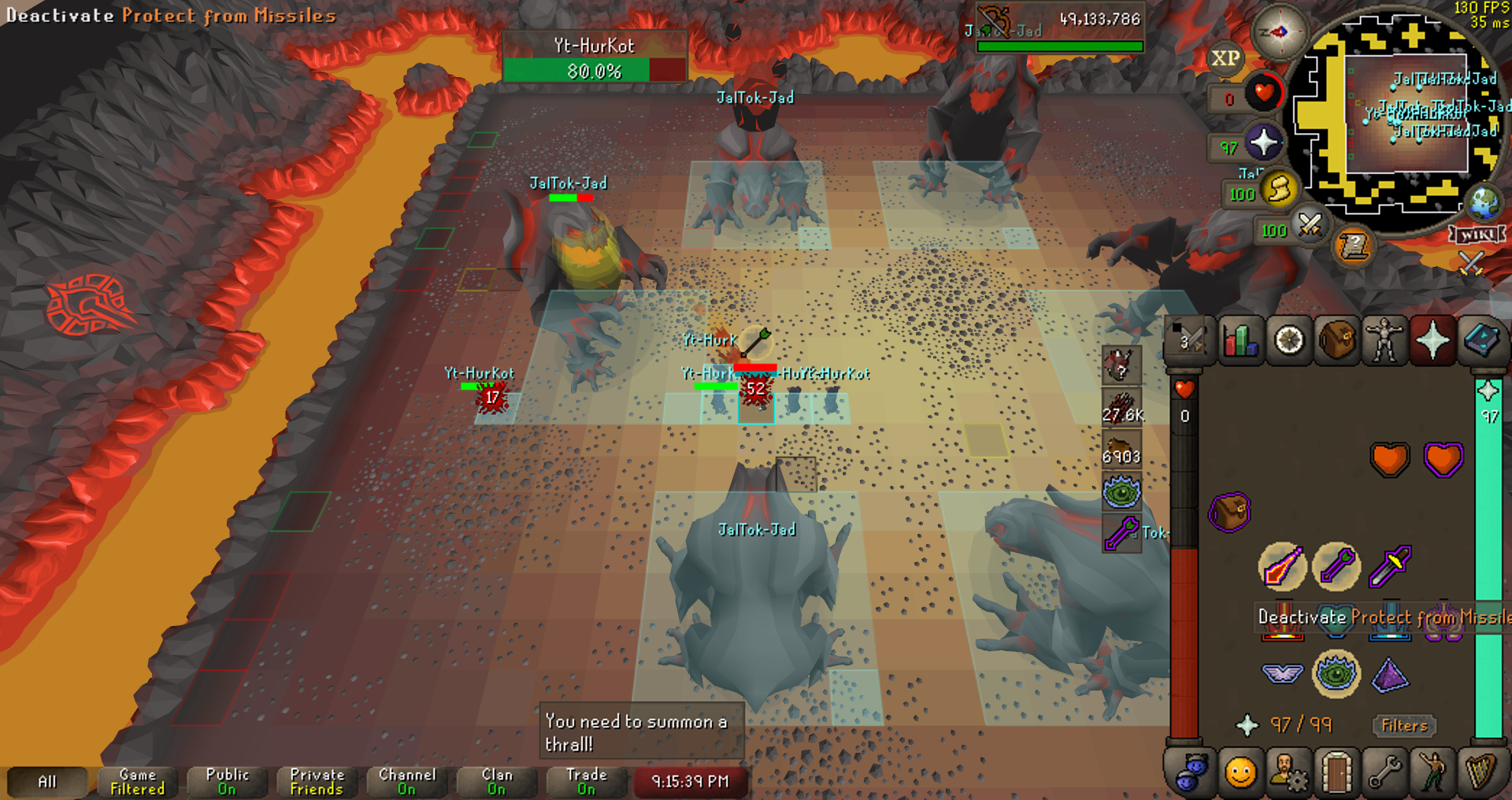The height and width of the screenshot is (800, 1512).
Task: Open the Spellbook tab
Action: 1481,341
